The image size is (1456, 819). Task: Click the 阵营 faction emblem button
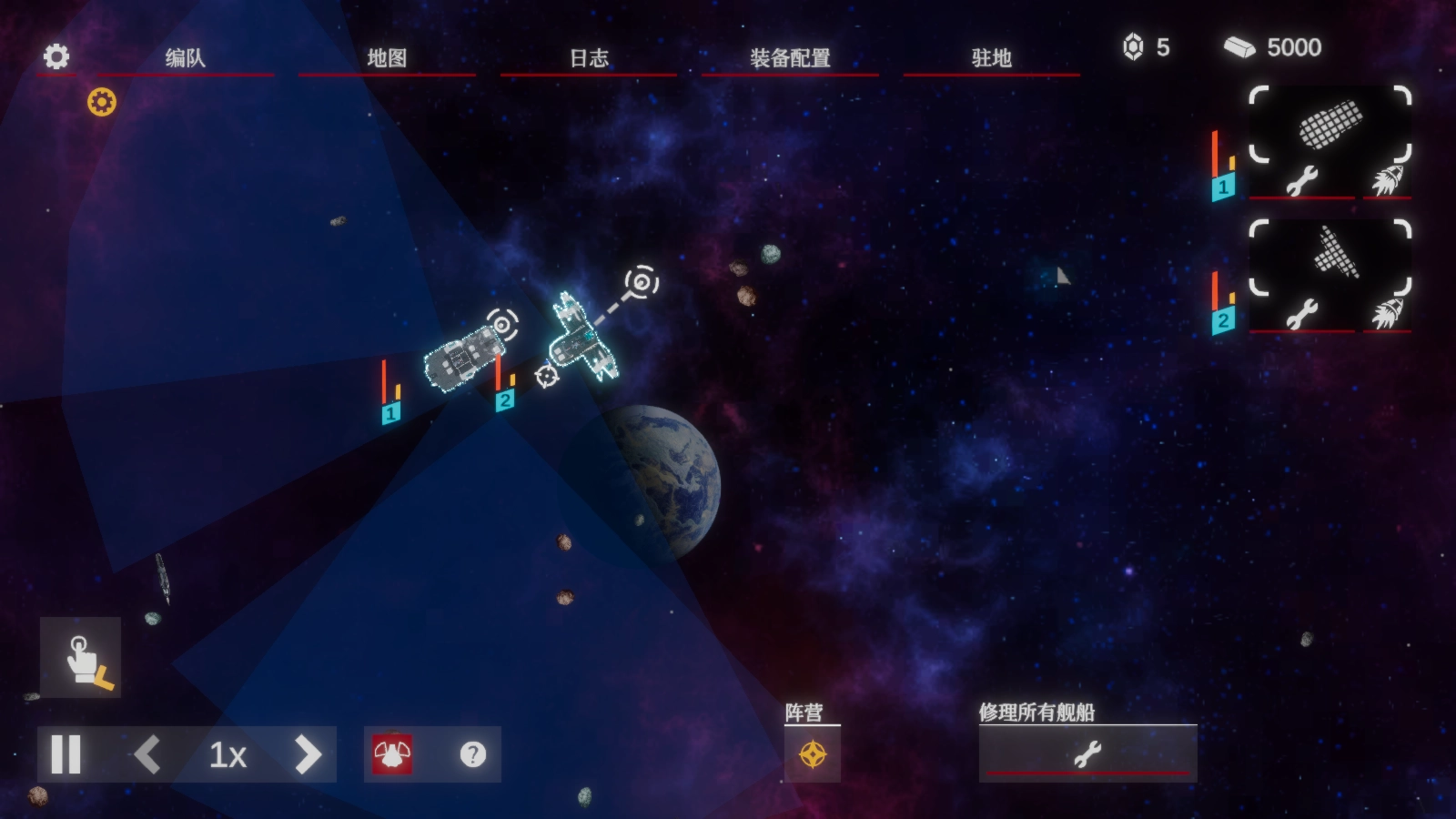coord(813,754)
